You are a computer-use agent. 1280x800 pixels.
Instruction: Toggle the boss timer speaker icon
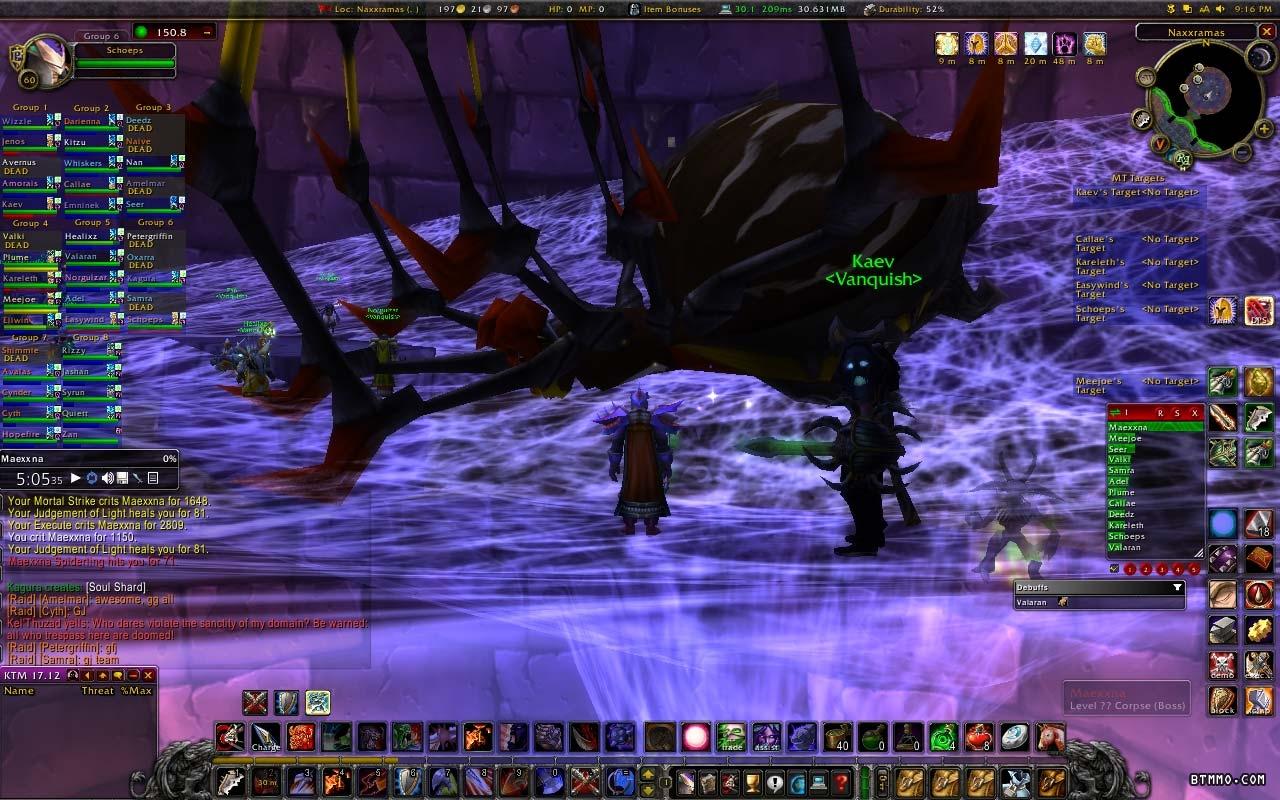pos(107,479)
